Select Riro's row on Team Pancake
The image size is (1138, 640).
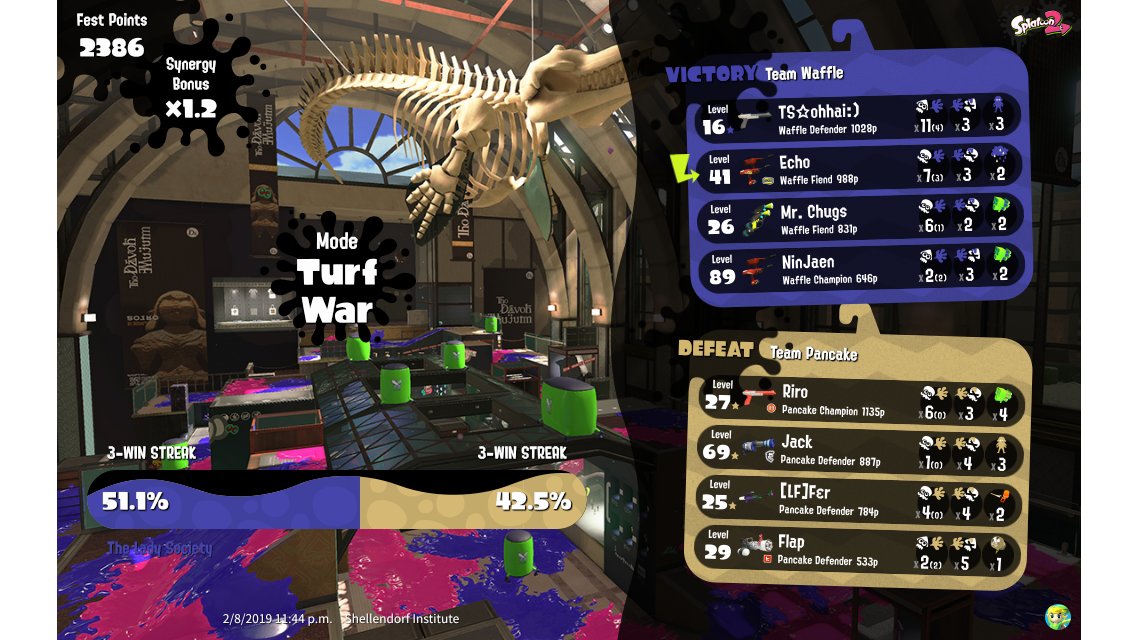pyautogui.click(x=858, y=398)
